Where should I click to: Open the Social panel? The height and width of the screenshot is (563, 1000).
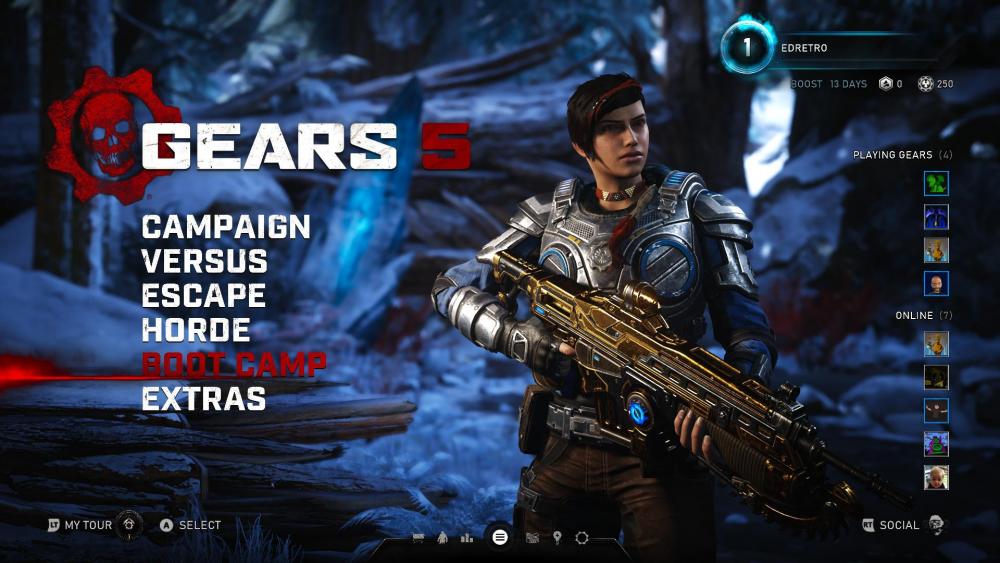pos(898,525)
